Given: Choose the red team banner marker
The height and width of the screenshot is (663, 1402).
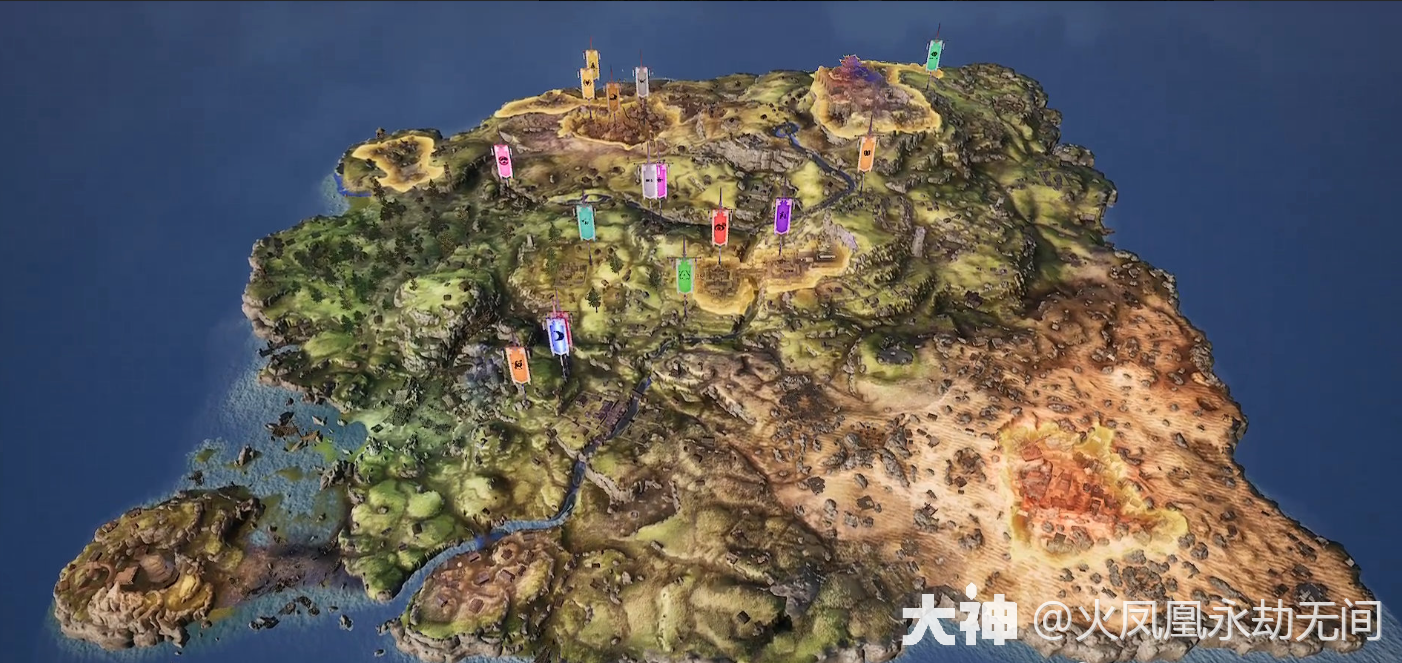Looking at the screenshot, I should pyautogui.click(x=720, y=227).
